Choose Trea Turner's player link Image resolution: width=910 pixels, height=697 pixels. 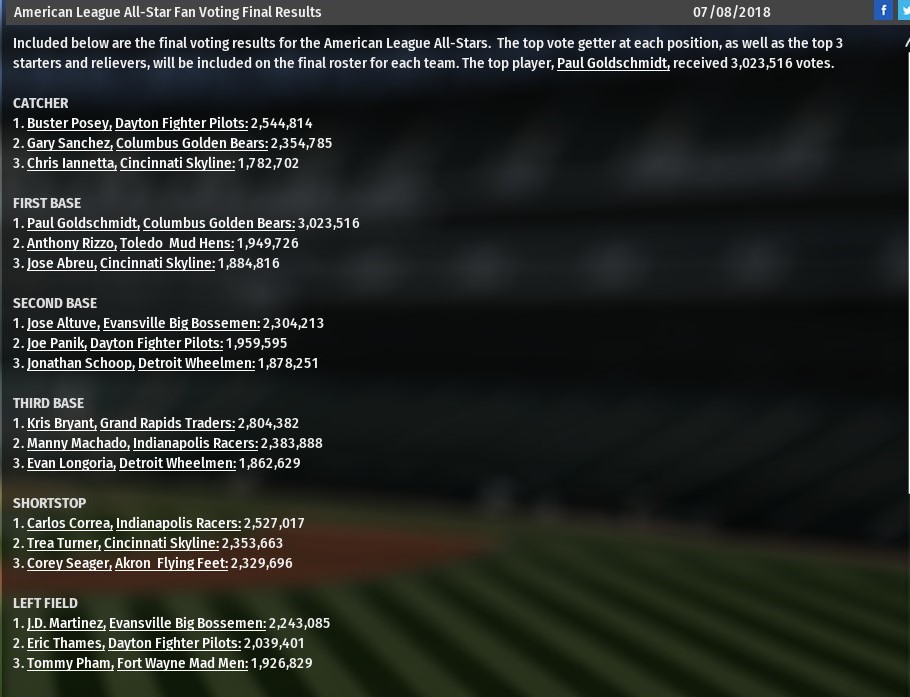(x=63, y=543)
